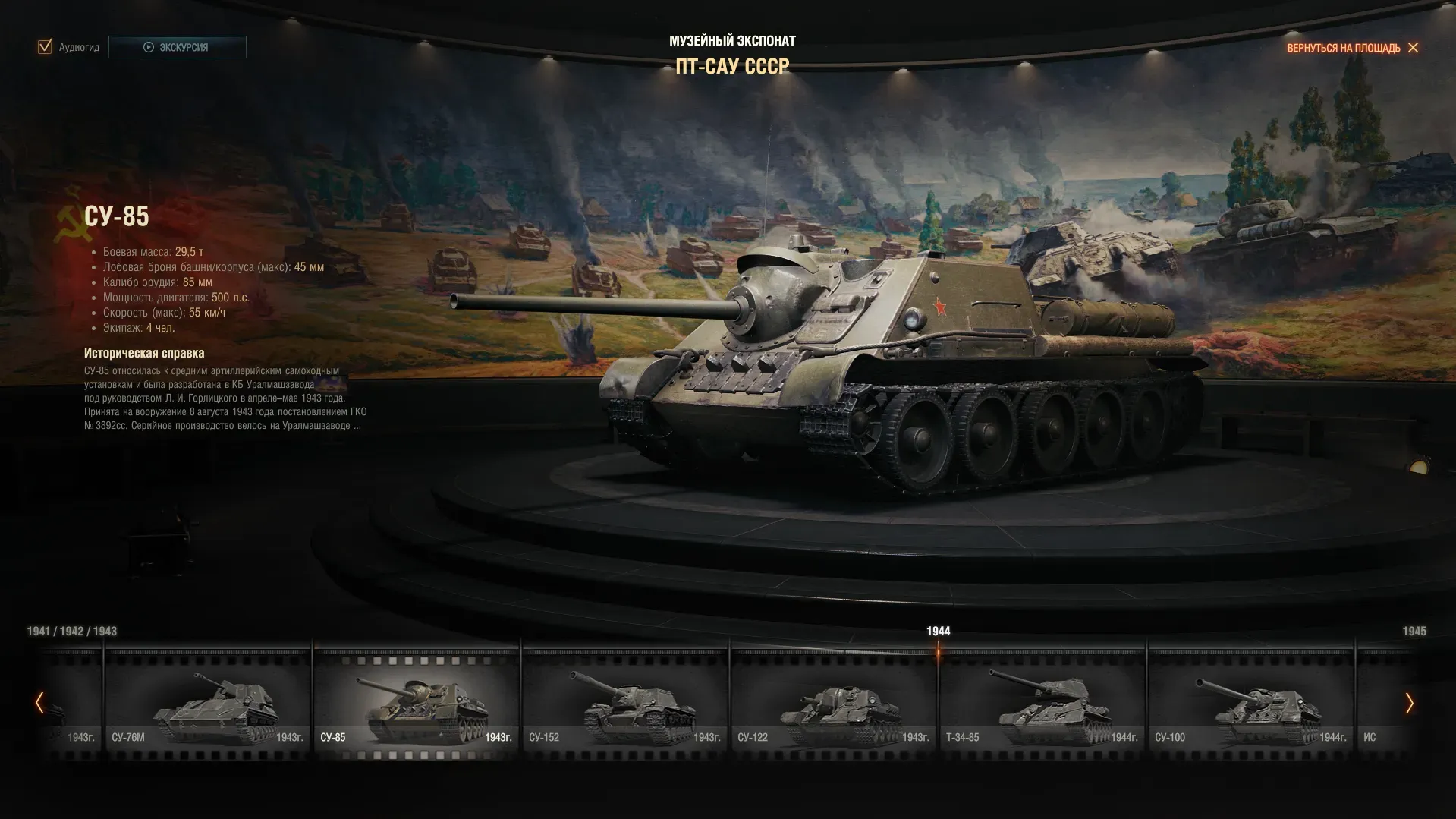This screenshot has width=1456, height=819.
Task: Go to the 1941 / 1942 / 1943 period
Action: [72, 632]
